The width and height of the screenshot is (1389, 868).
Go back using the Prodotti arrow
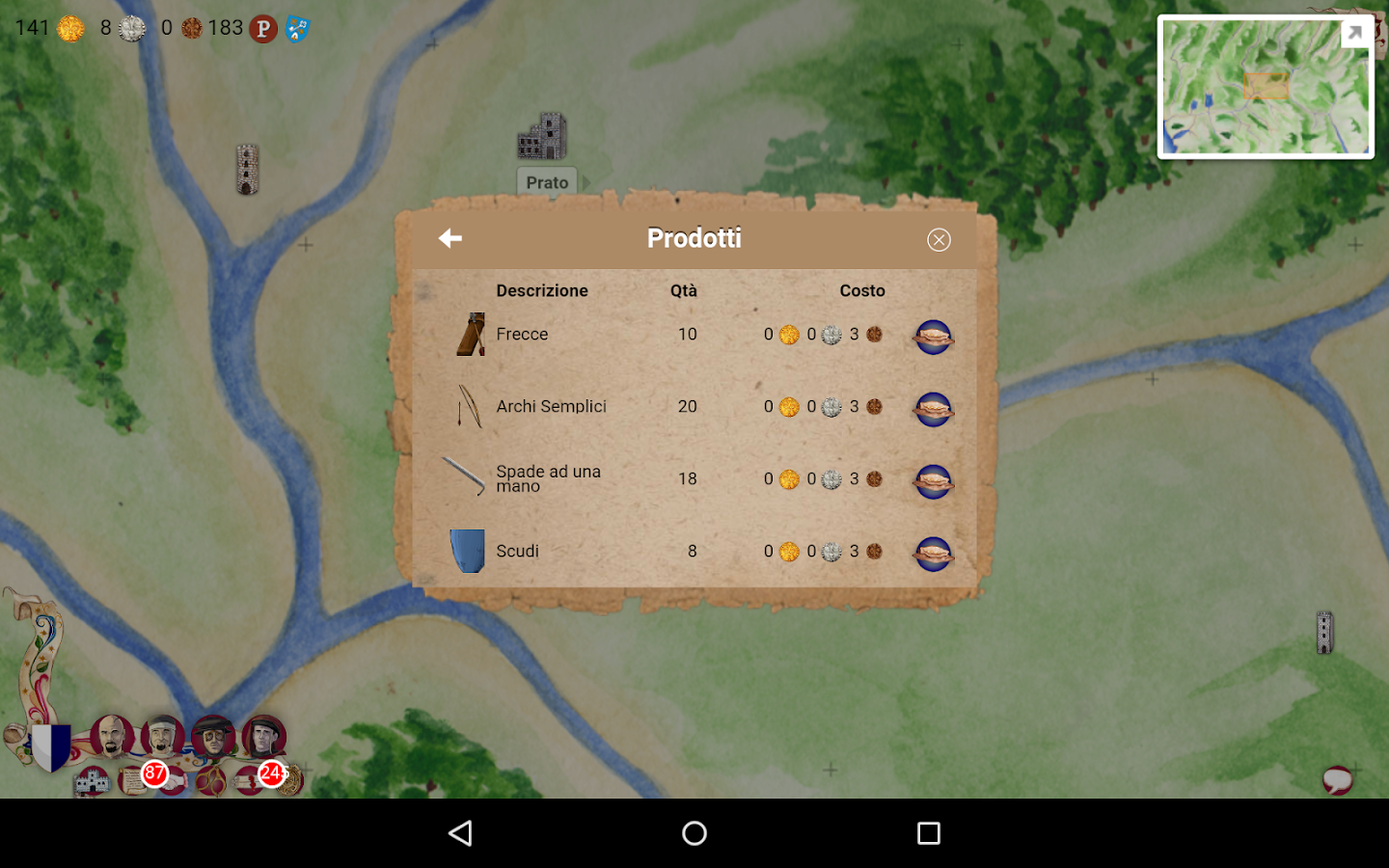point(450,238)
